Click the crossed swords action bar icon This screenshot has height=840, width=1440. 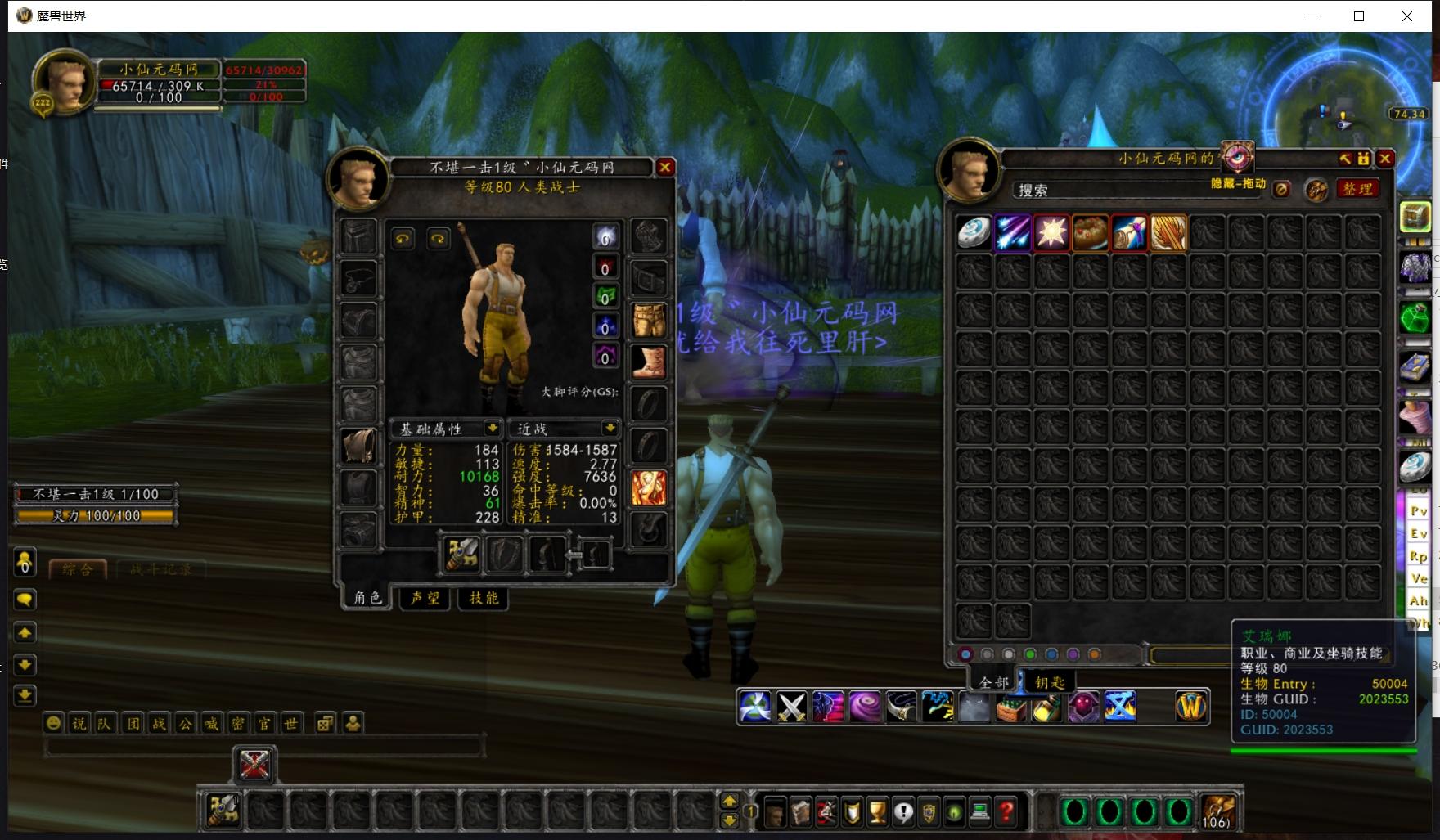(792, 707)
